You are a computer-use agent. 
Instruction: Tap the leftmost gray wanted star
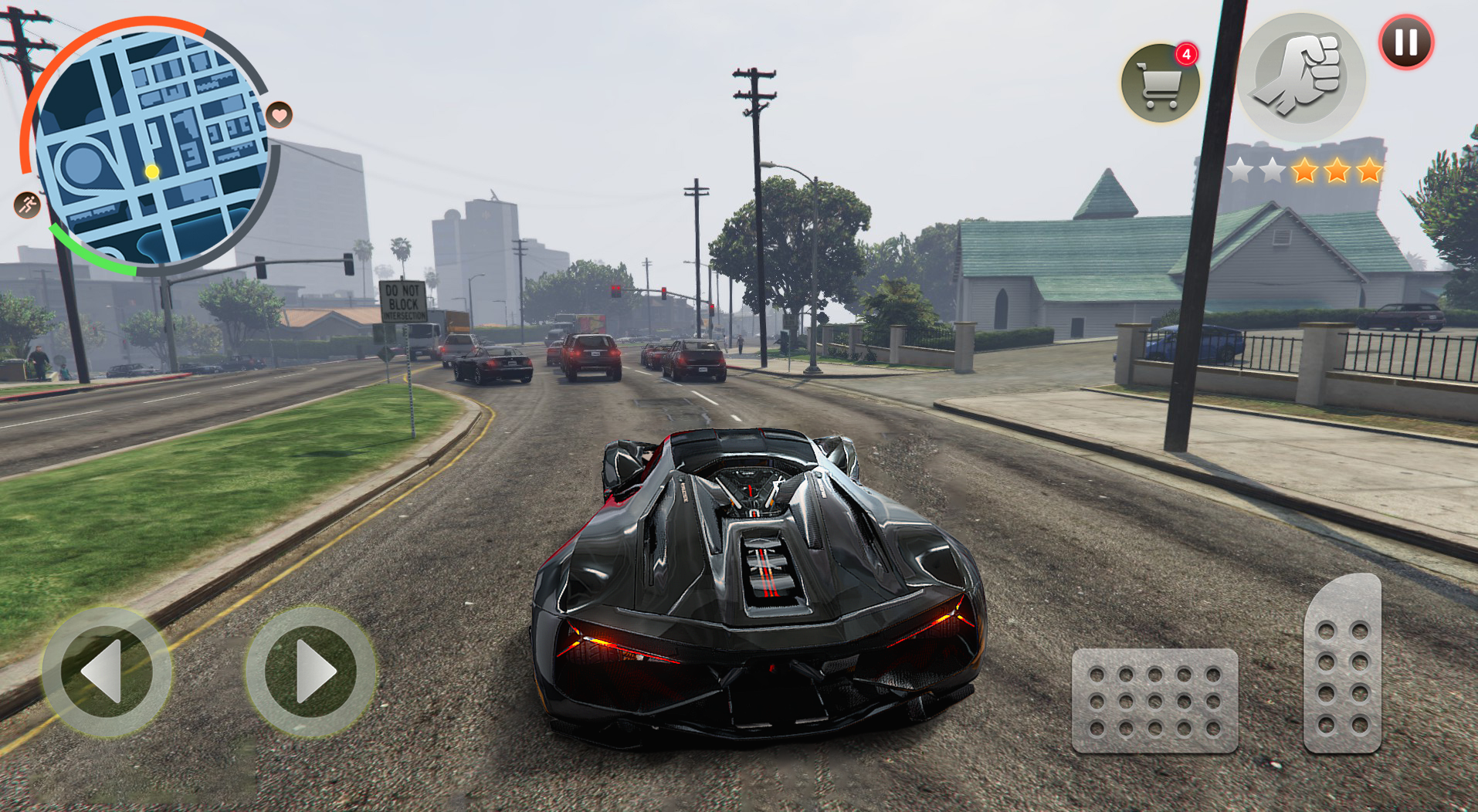pyautogui.click(x=1240, y=171)
